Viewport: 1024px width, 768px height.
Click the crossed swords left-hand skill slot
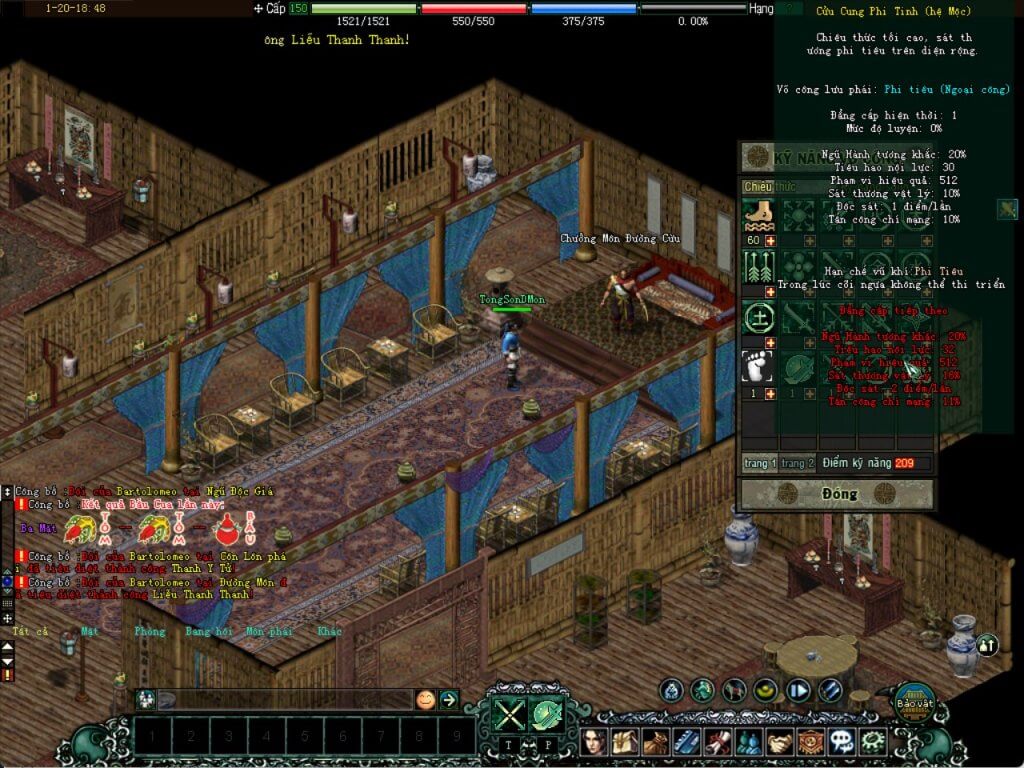coord(508,714)
